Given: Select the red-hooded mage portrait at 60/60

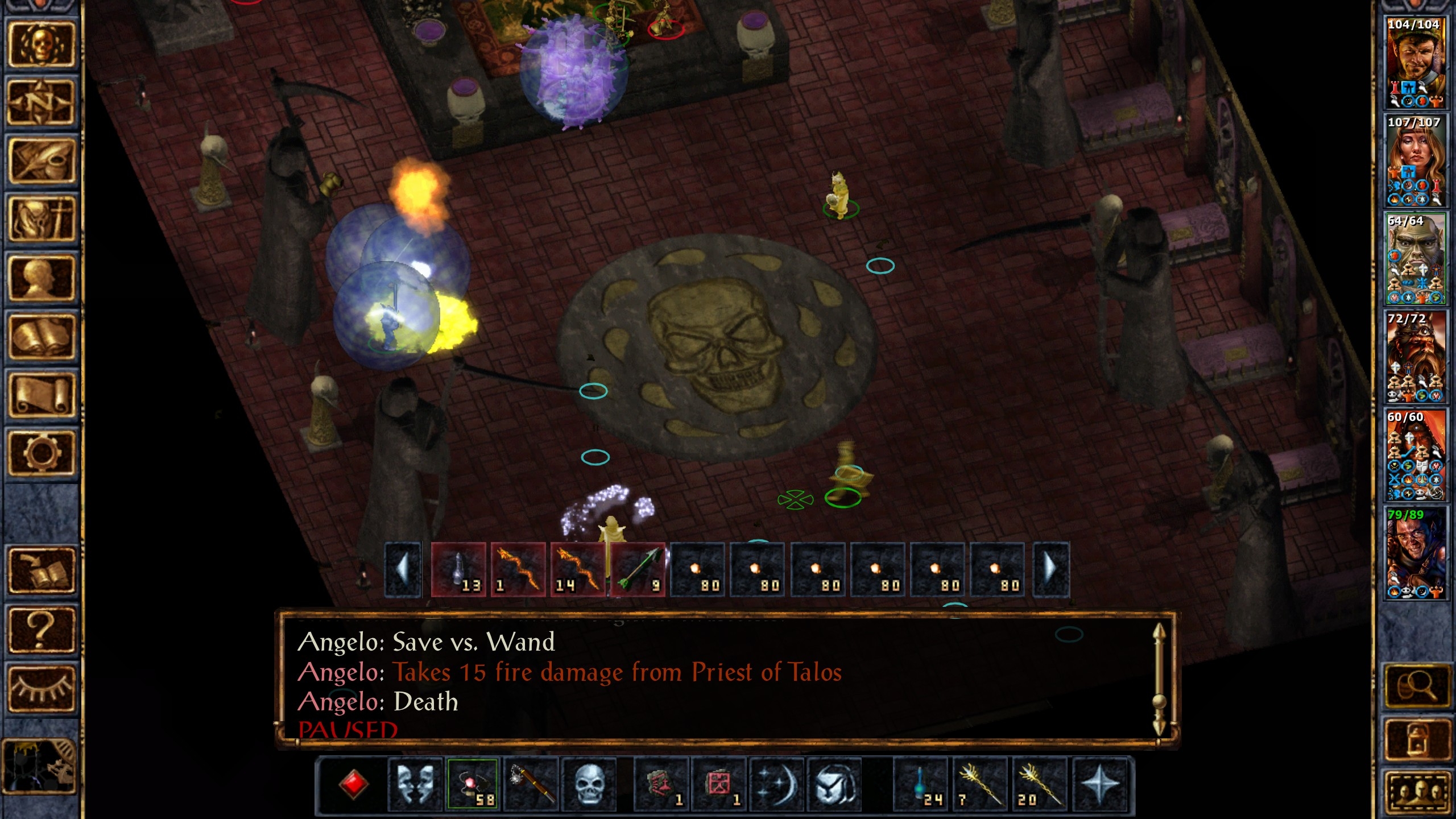Looking at the screenshot, I should (x=1414, y=455).
